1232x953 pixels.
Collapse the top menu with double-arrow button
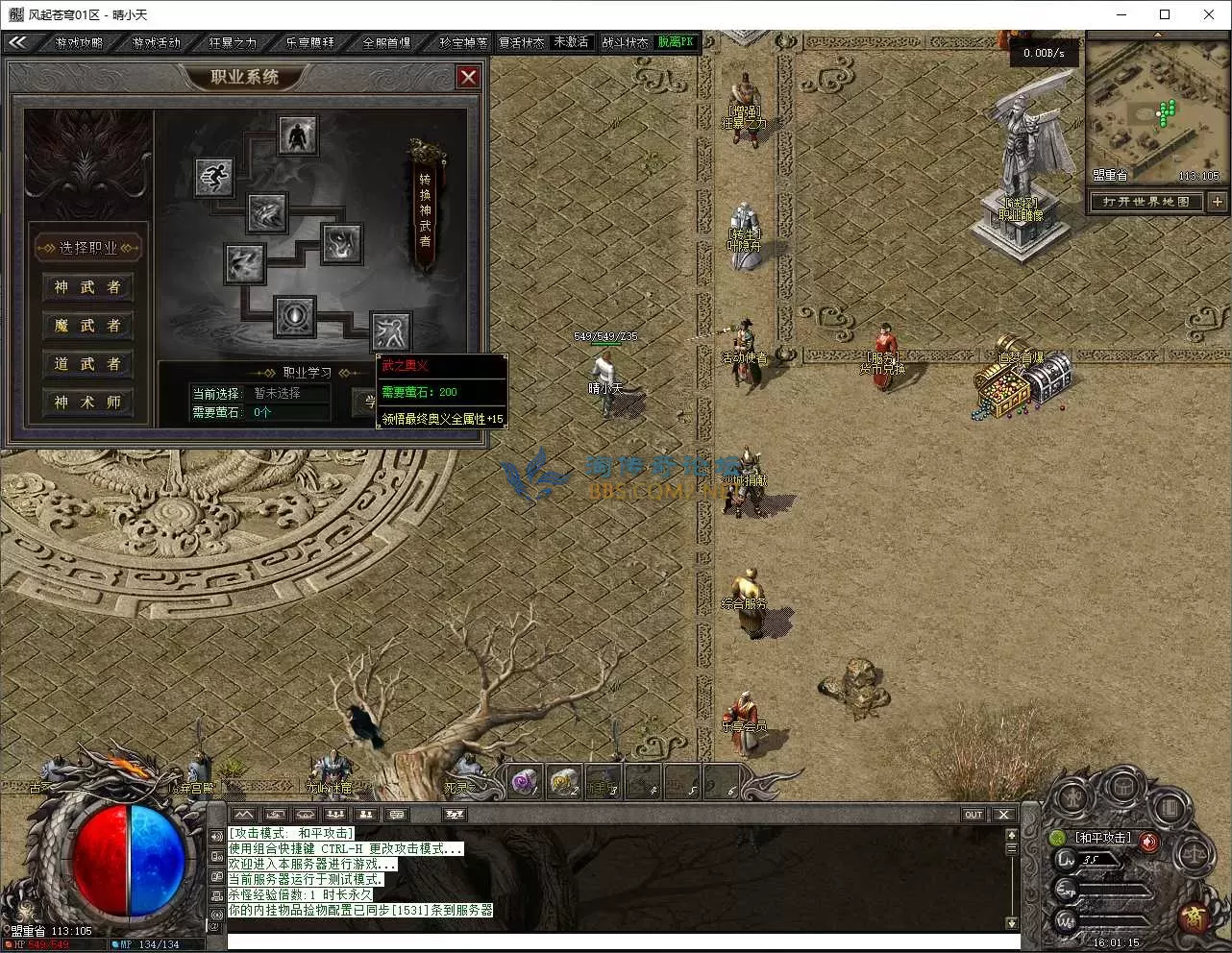pyautogui.click(x=17, y=42)
